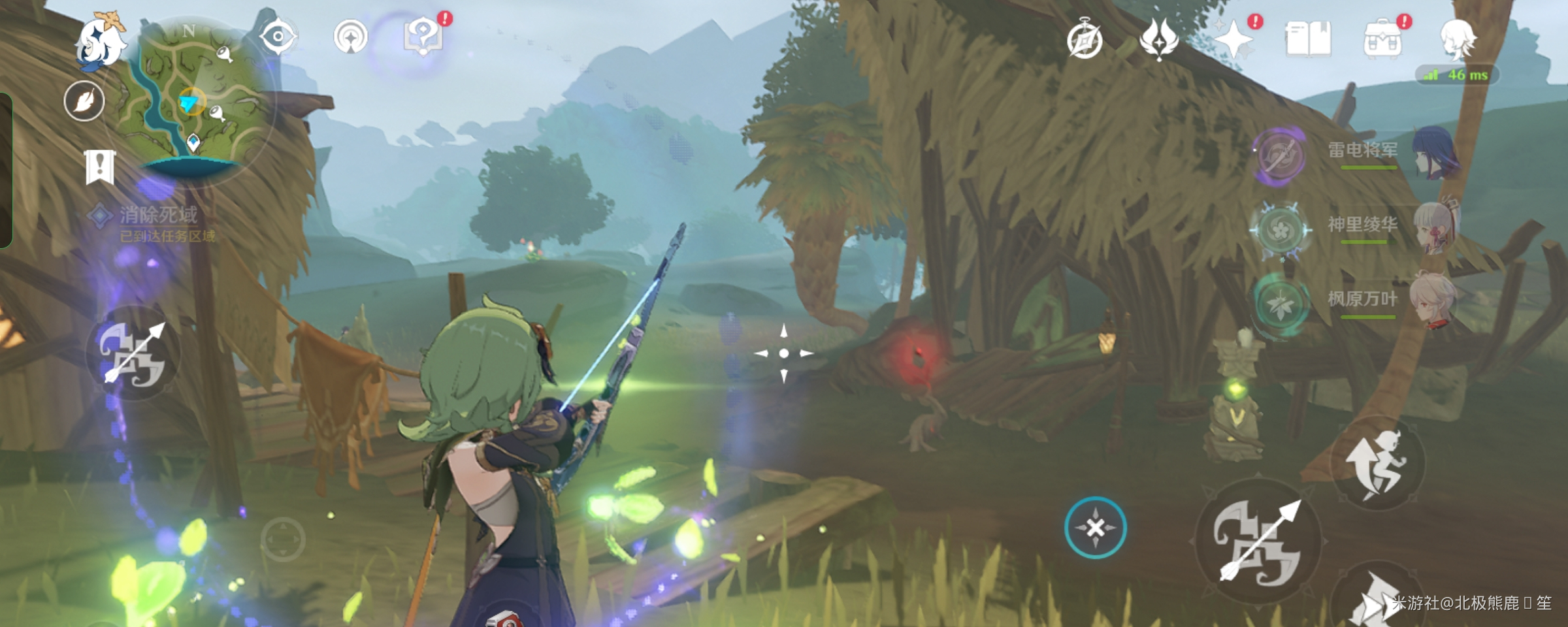This screenshot has width=1568, height=627.
Task: Open the battle pass winged icon
Action: [x=1158, y=39]
